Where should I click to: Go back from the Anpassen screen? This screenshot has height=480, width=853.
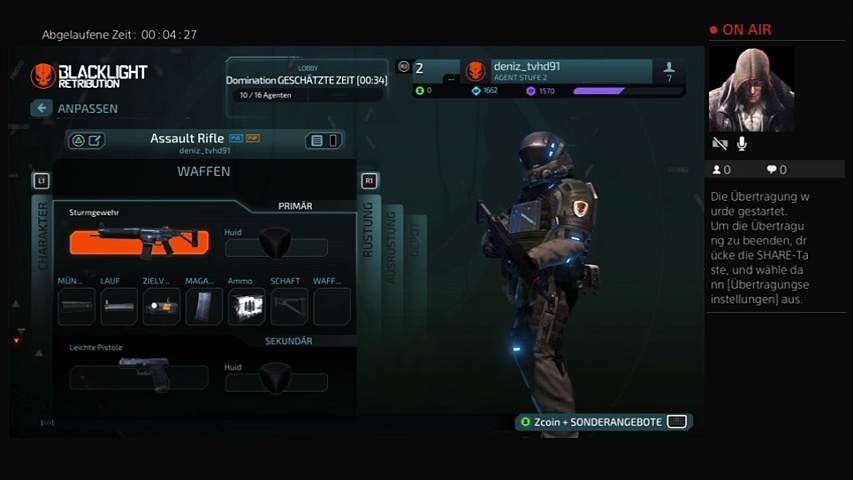pyautogui.click(x=41, y=108)
